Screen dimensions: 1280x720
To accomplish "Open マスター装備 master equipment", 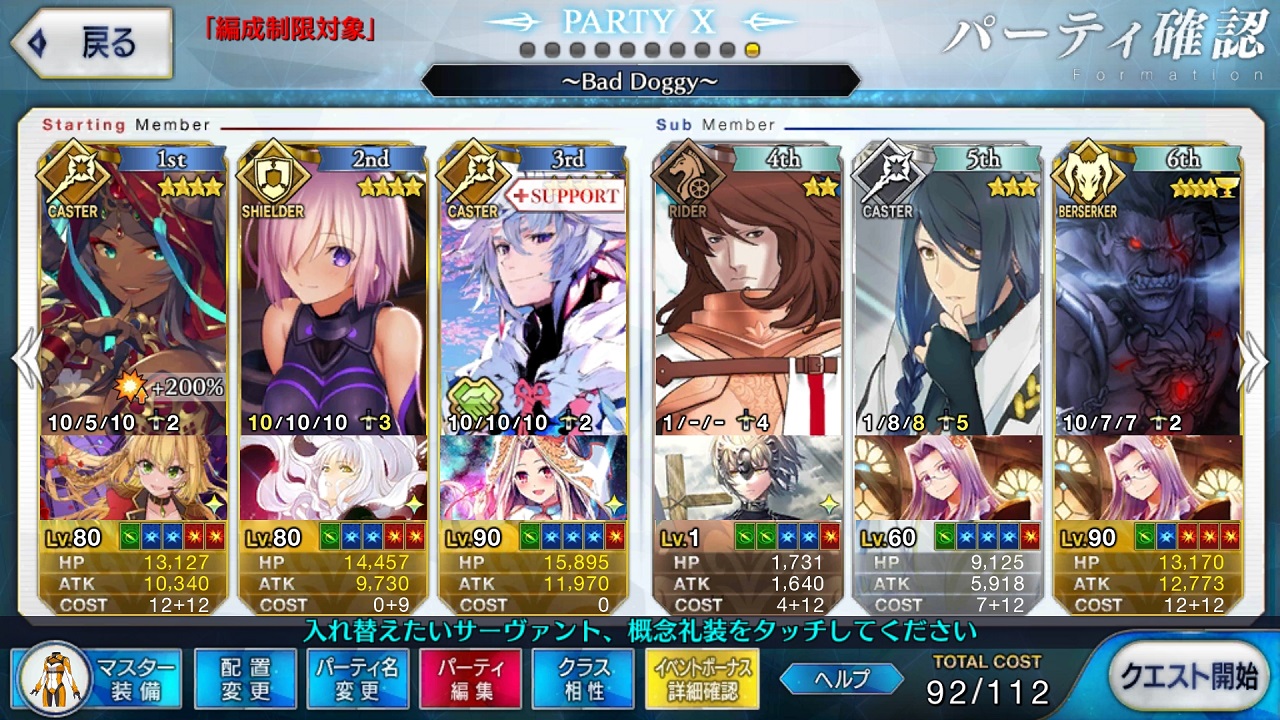I will click(x=98, y=677).
